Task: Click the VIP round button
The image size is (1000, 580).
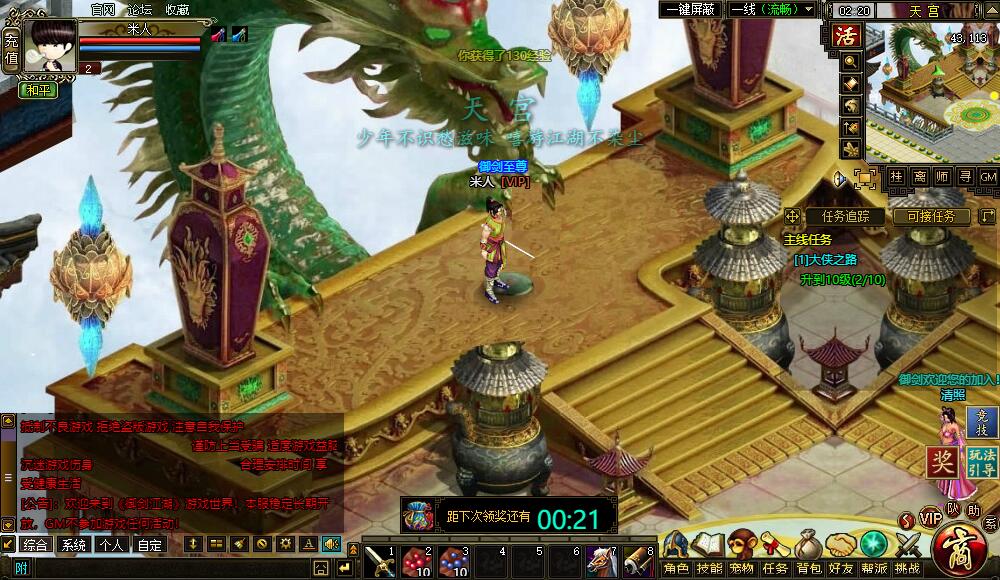Action: (x=931, y=518)
